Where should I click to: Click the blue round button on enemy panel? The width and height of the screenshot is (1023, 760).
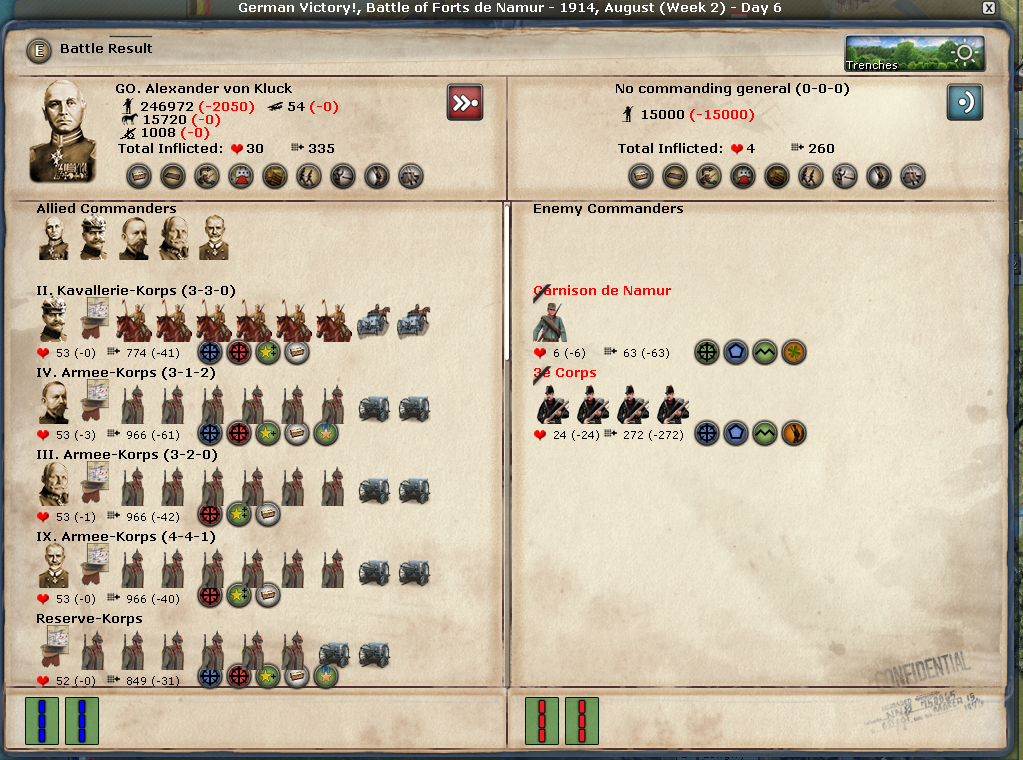[965, 102]
